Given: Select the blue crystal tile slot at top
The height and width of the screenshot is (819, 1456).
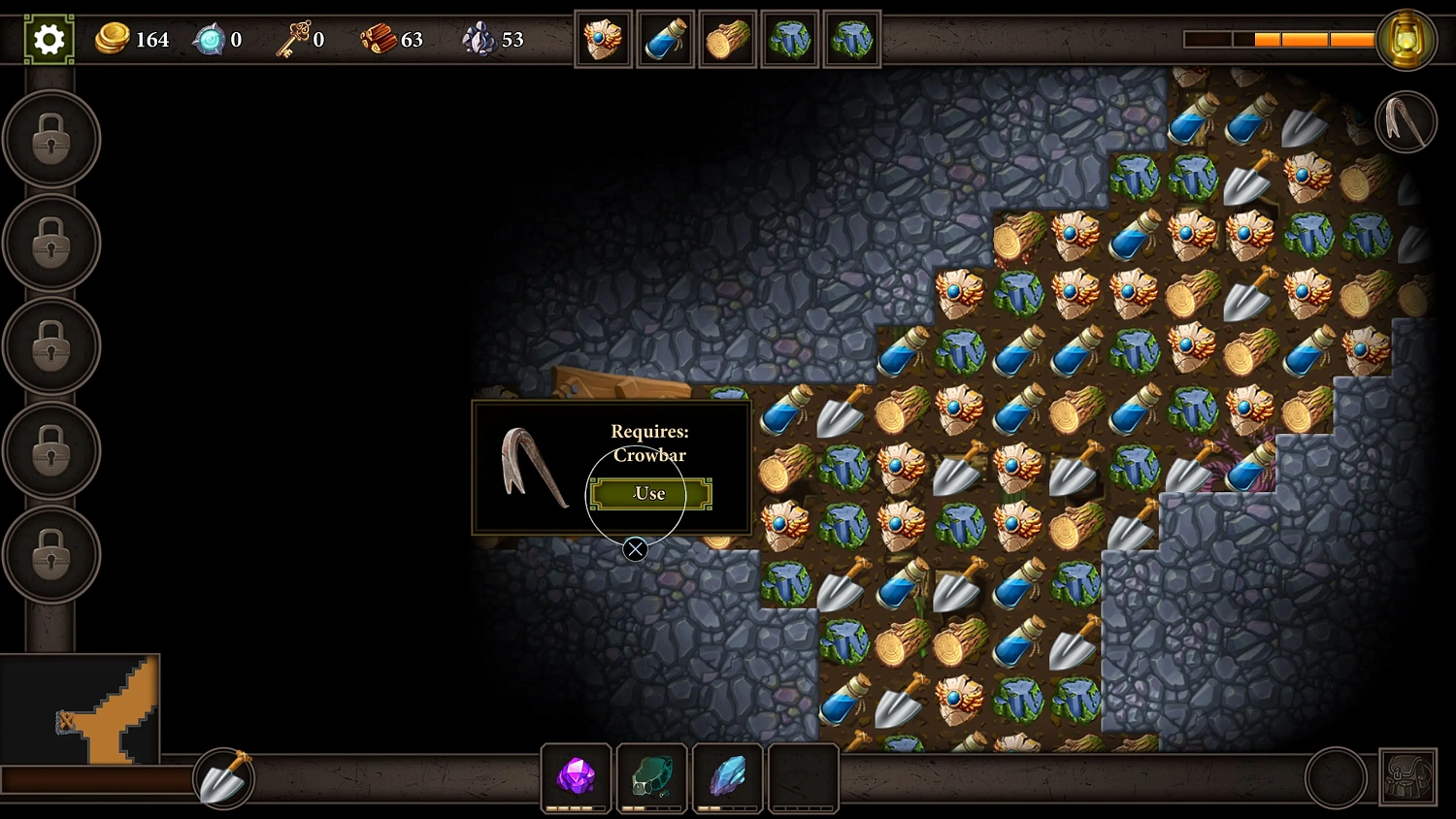Looking at the screenshot, I should point(789,39).
